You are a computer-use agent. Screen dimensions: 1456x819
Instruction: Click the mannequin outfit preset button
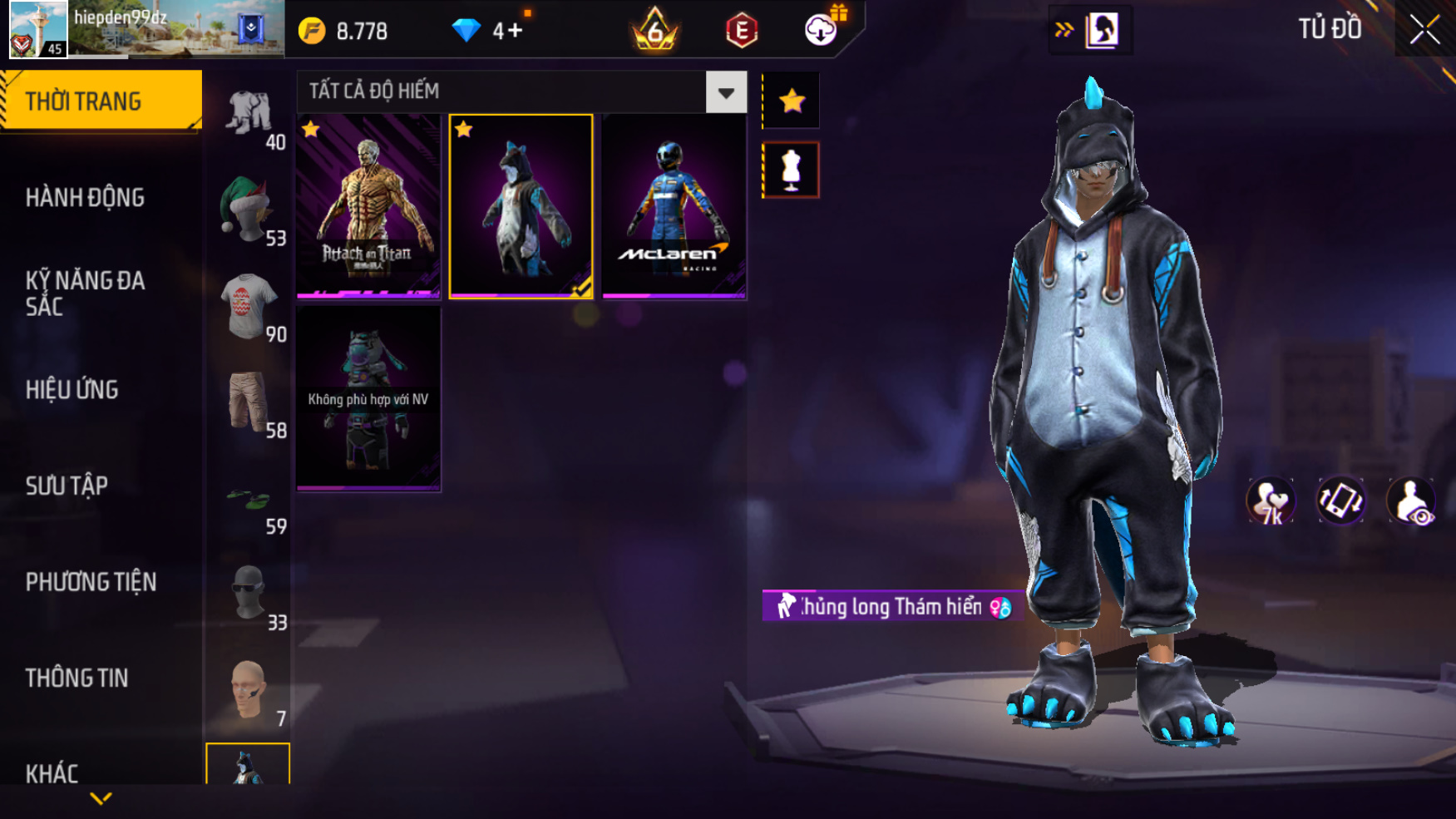[x=791, y=170]
